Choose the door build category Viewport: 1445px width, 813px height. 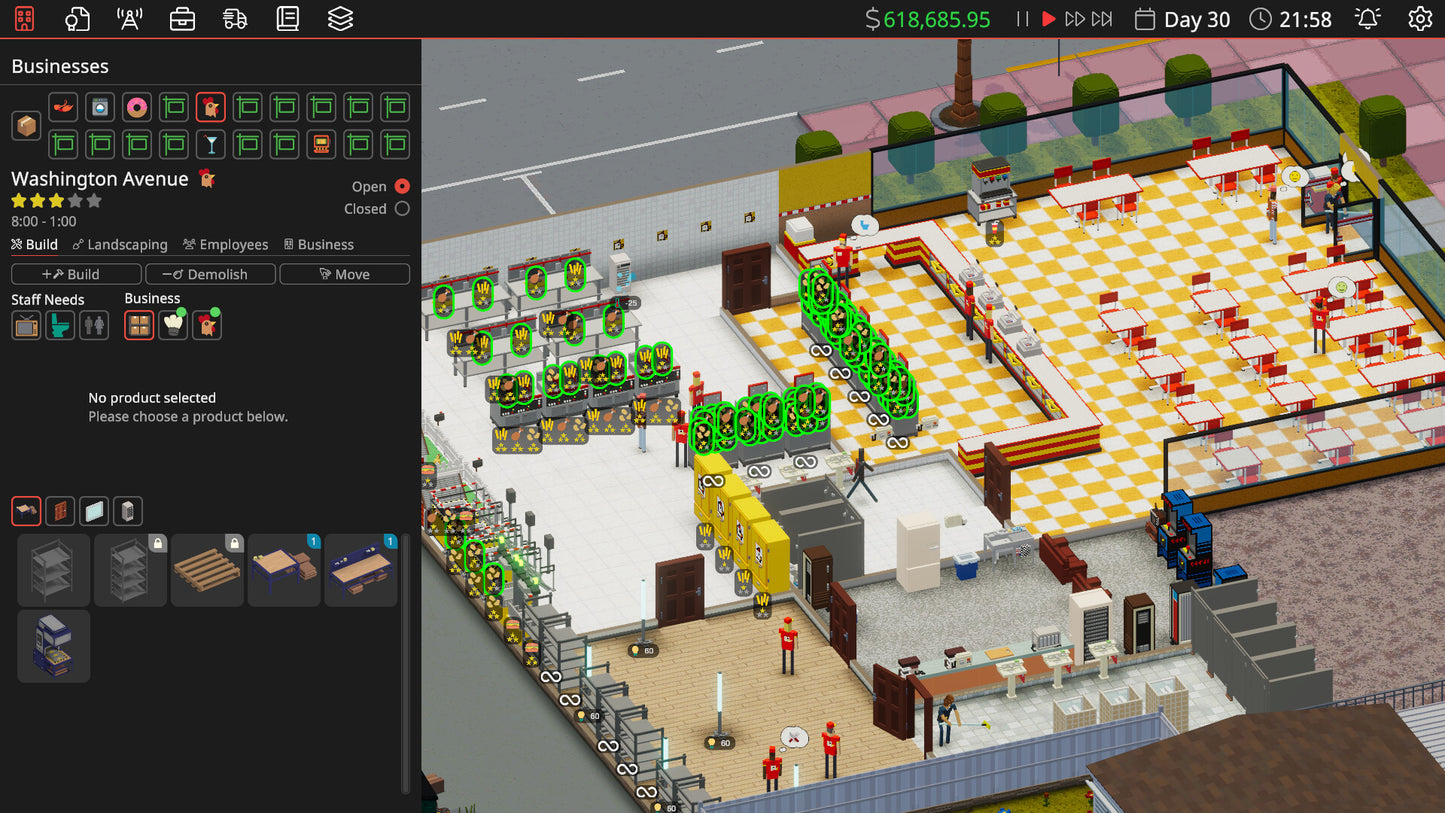[60, 512]
